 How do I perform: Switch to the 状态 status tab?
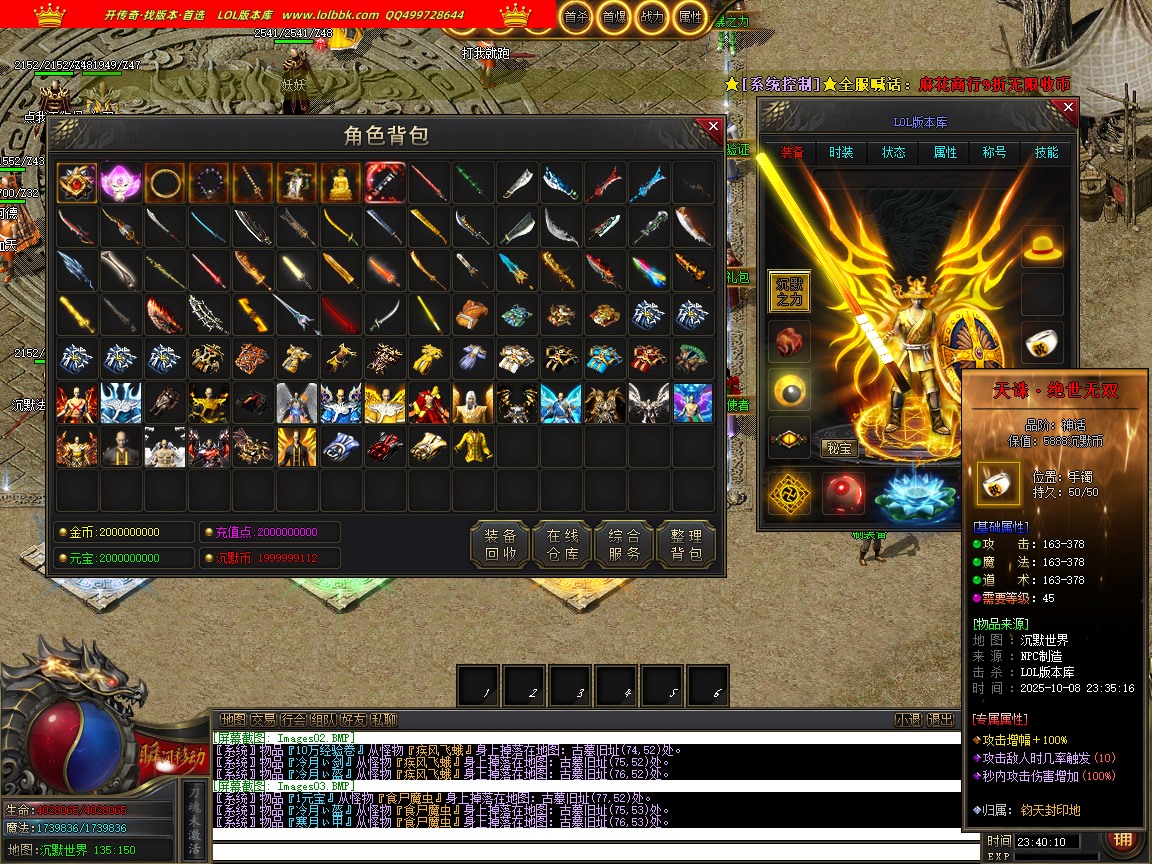pos(893,153)
